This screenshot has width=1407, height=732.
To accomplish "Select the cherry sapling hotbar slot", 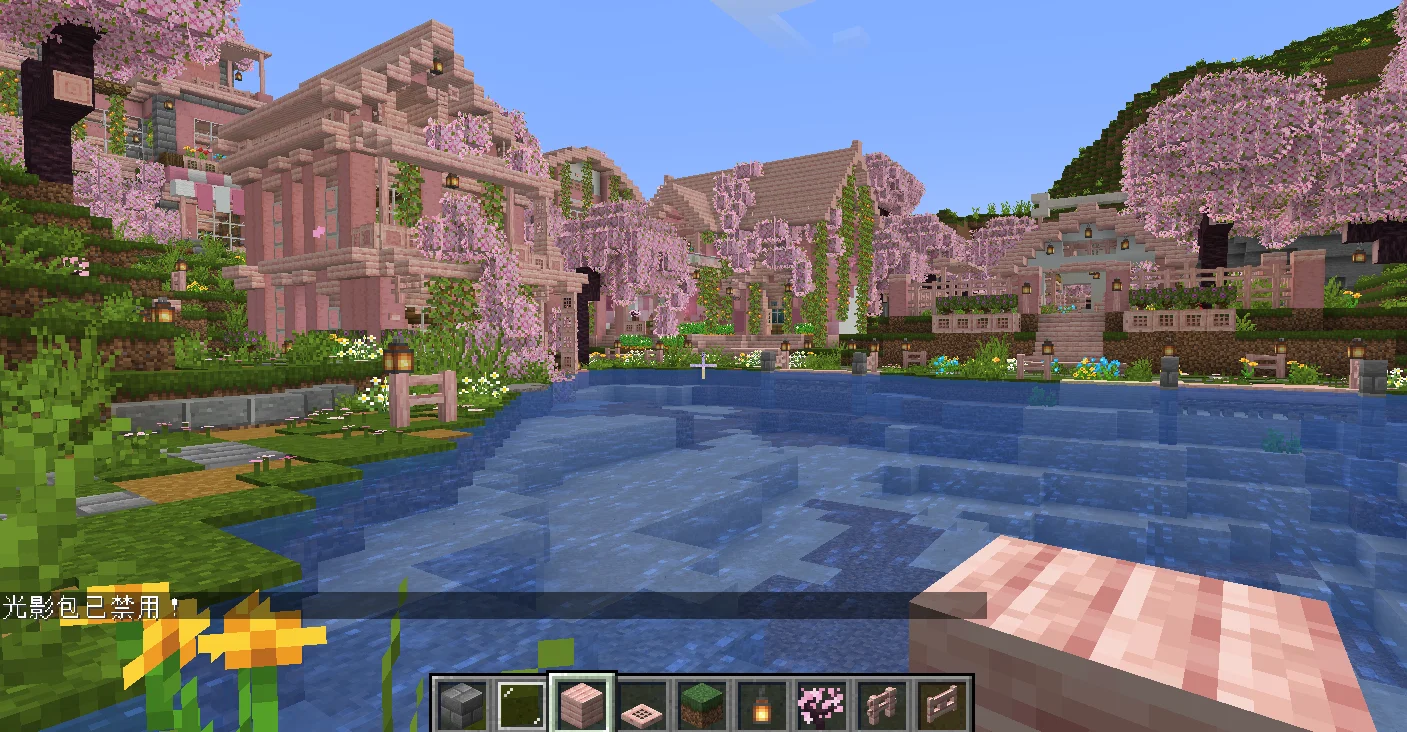I will click(x=822, y=705).
